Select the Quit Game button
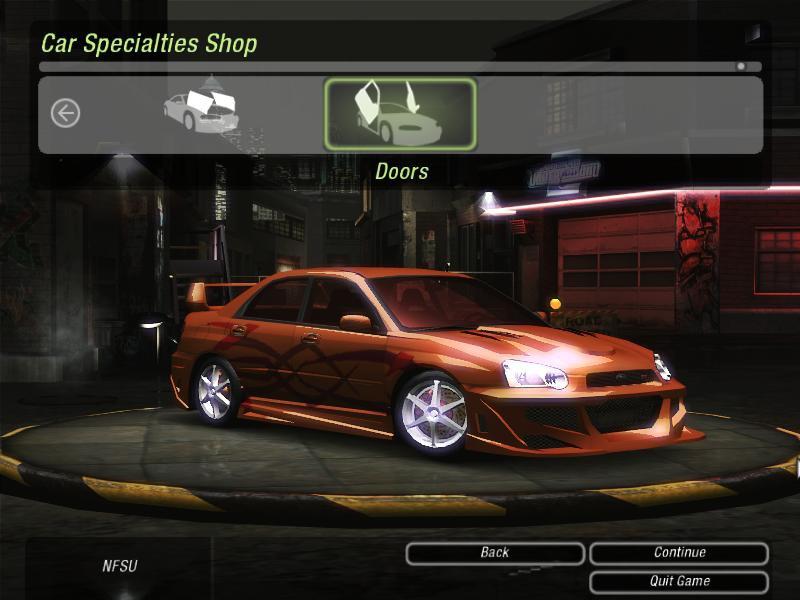 679,581
